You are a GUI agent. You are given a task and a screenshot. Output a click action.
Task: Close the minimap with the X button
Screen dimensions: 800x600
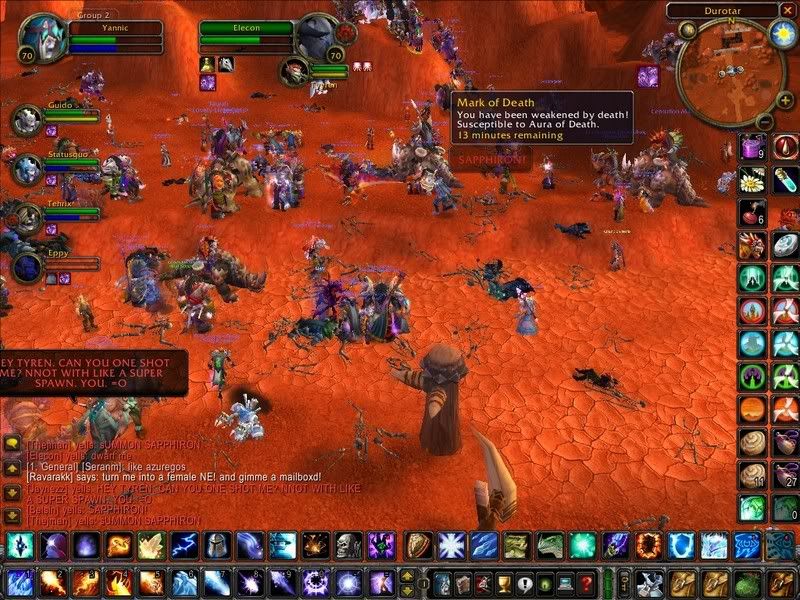(786, 10)
